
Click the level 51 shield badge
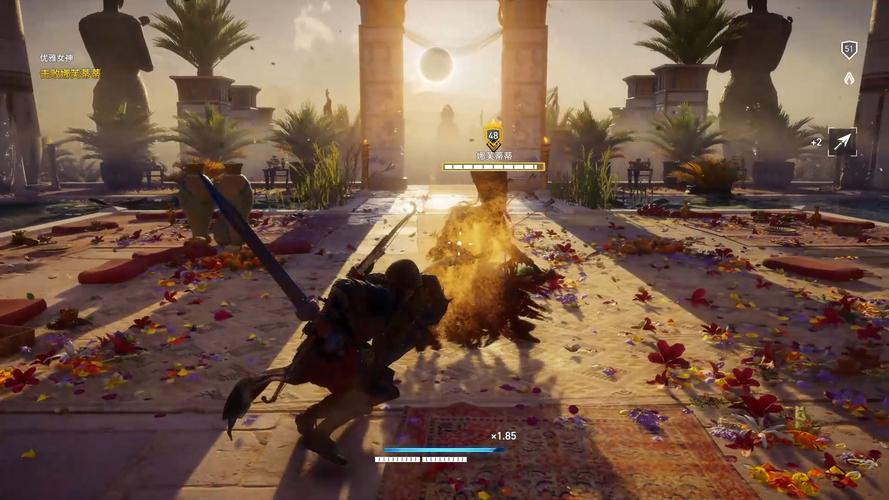849,50
